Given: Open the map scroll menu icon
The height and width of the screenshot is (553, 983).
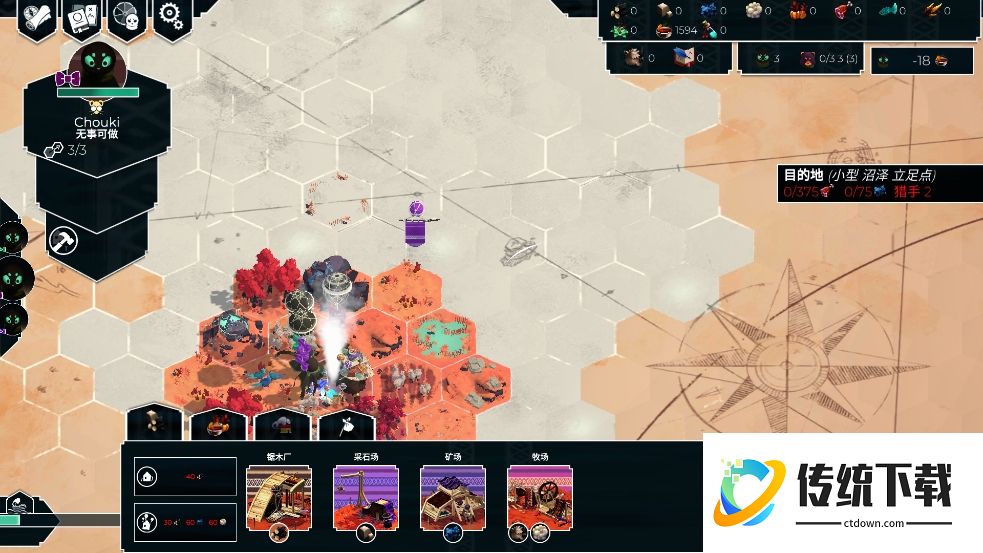Looking at the screenshot, I should [36, 17].
